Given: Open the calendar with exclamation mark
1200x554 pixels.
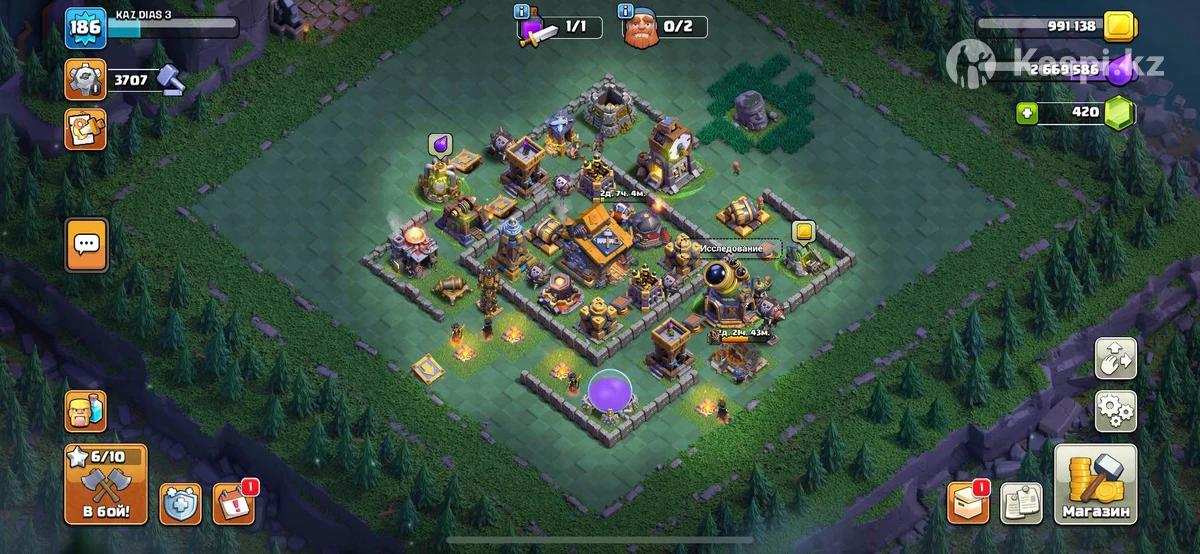Looking at the screenshot, I should coord(233,504).
